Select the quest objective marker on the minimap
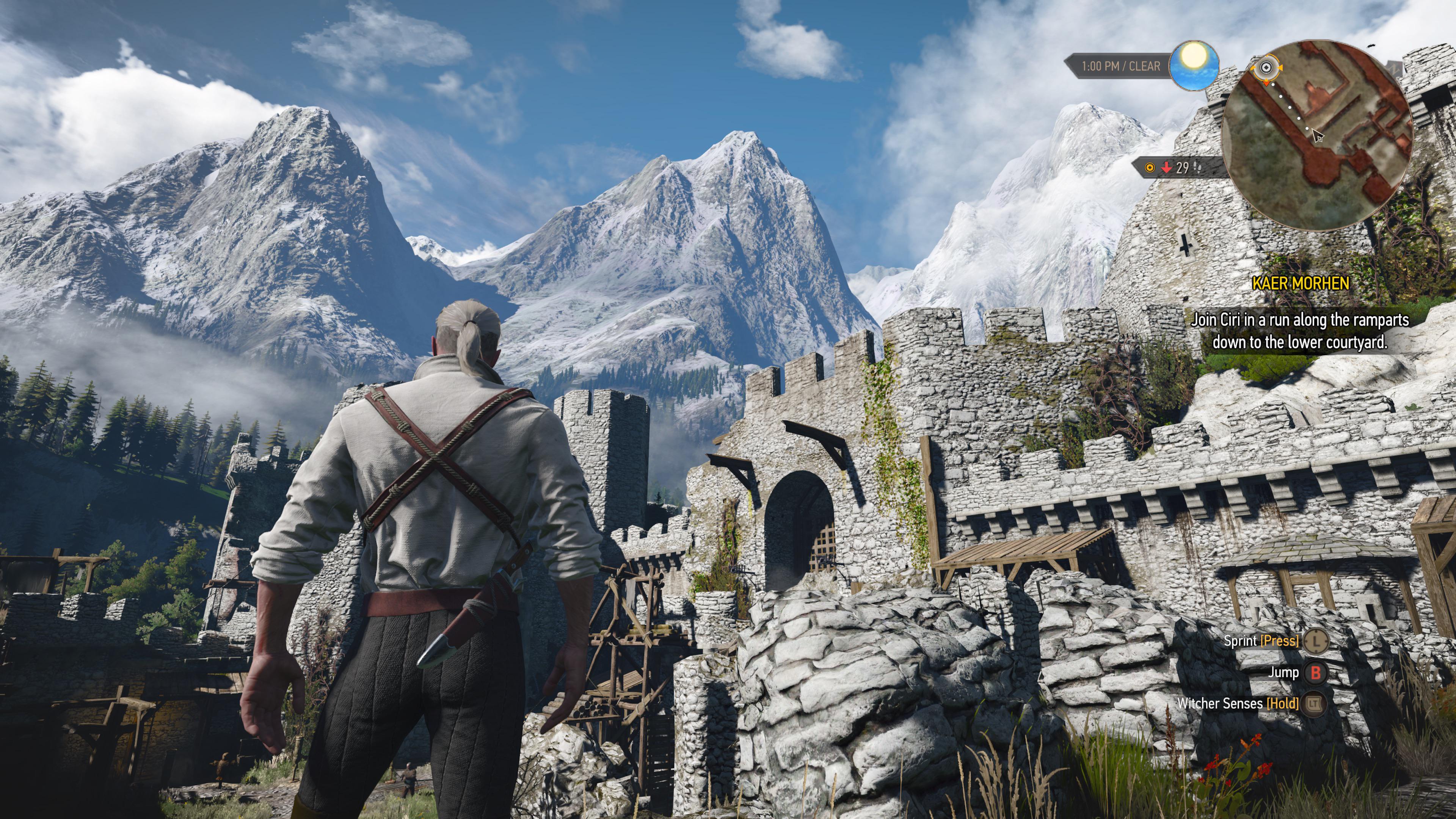The image size is (1456, 819). coord(1267,68)
